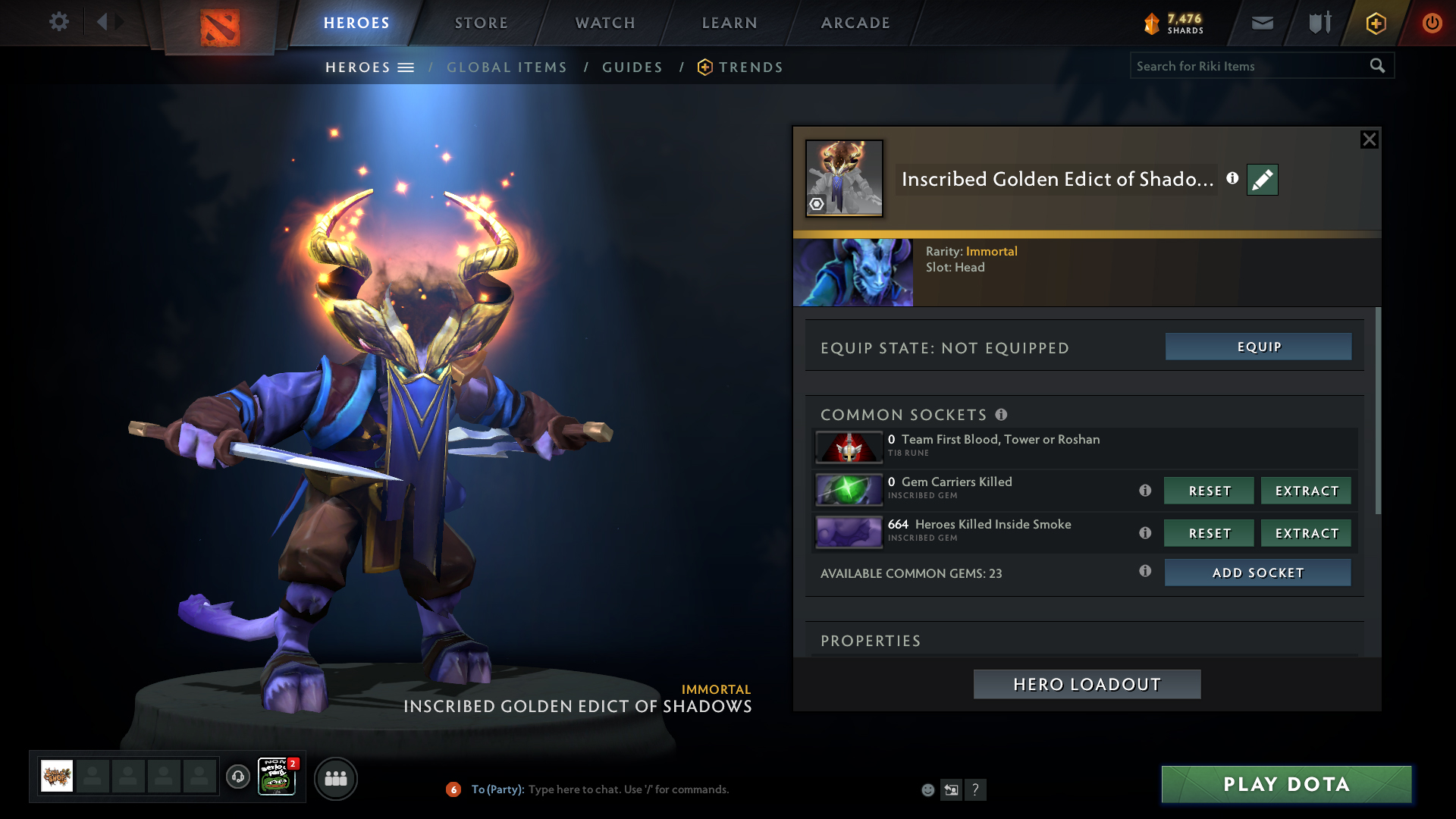Image resolution: width=1456 pixels, height=819 pixels.
Task: Open the Watch tab
Action: pyautogui.click(x=605, y=23)
